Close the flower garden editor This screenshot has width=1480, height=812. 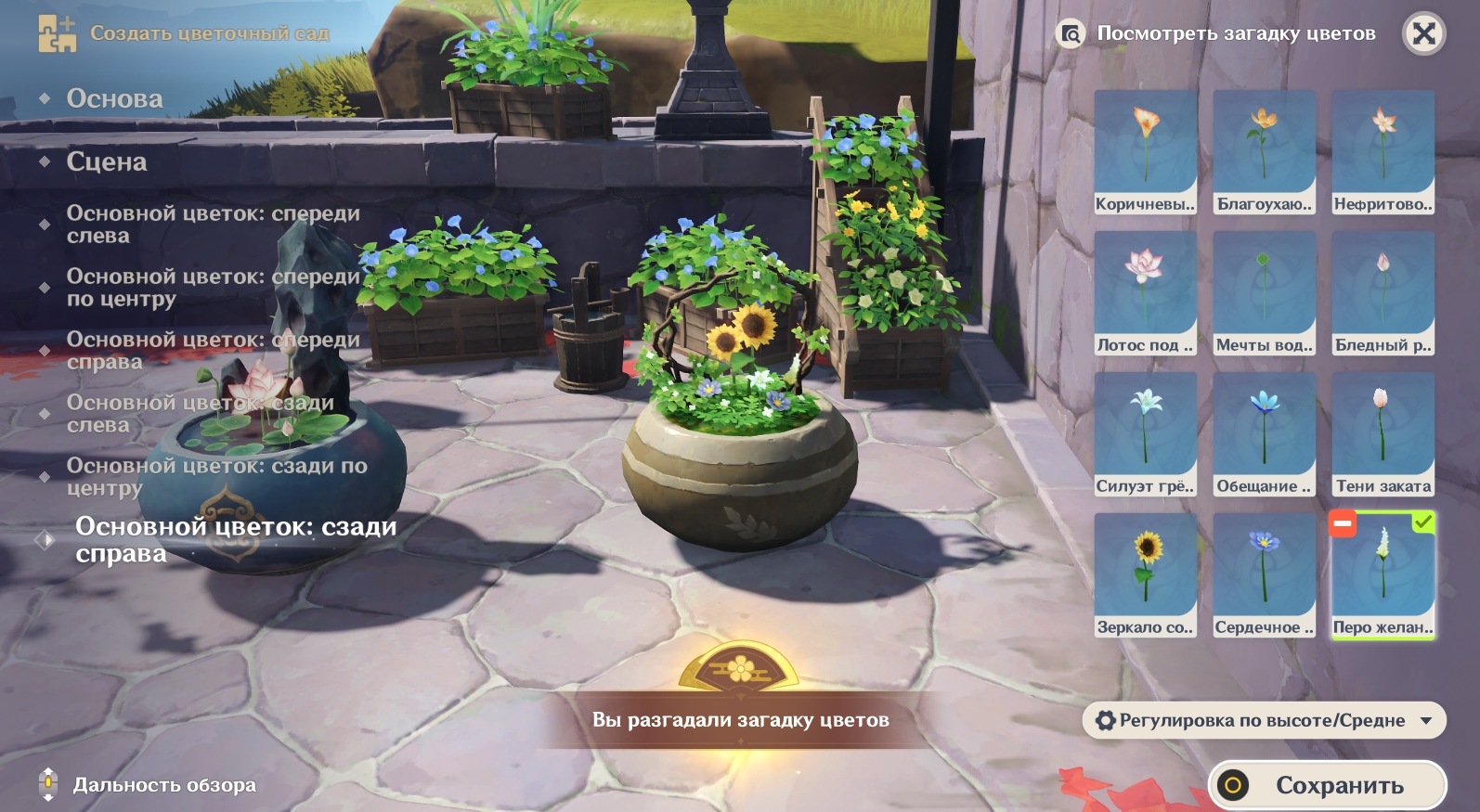pyautogui.click(x=1423, y=34)
